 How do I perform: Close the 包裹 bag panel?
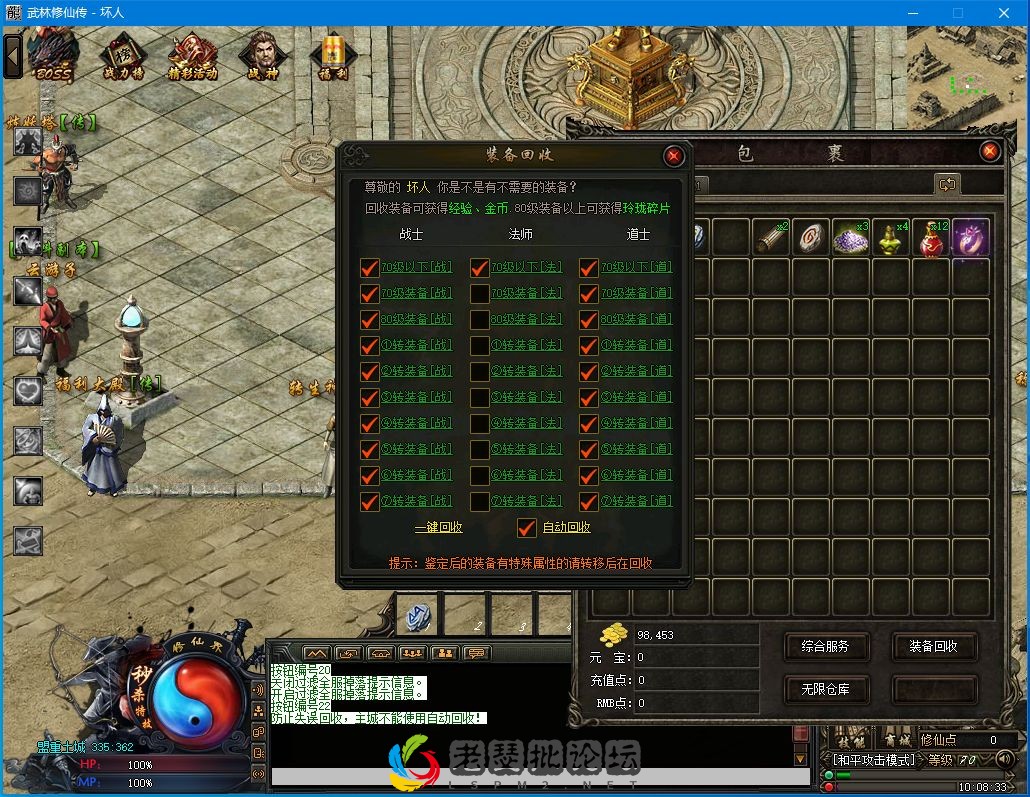pyautogui.click(x=990, y=151)
